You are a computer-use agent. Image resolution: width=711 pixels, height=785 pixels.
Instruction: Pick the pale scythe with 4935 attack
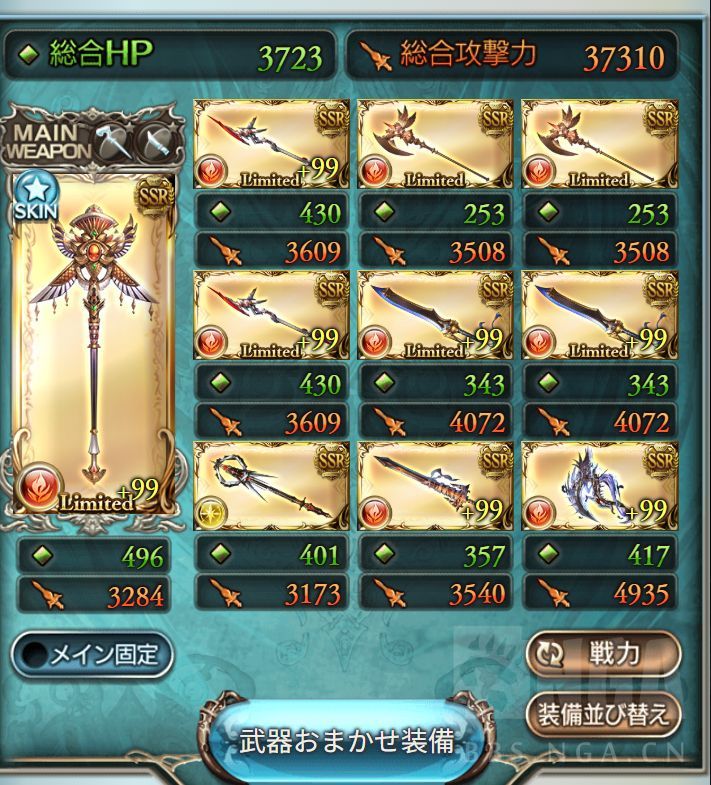(598, 486)
